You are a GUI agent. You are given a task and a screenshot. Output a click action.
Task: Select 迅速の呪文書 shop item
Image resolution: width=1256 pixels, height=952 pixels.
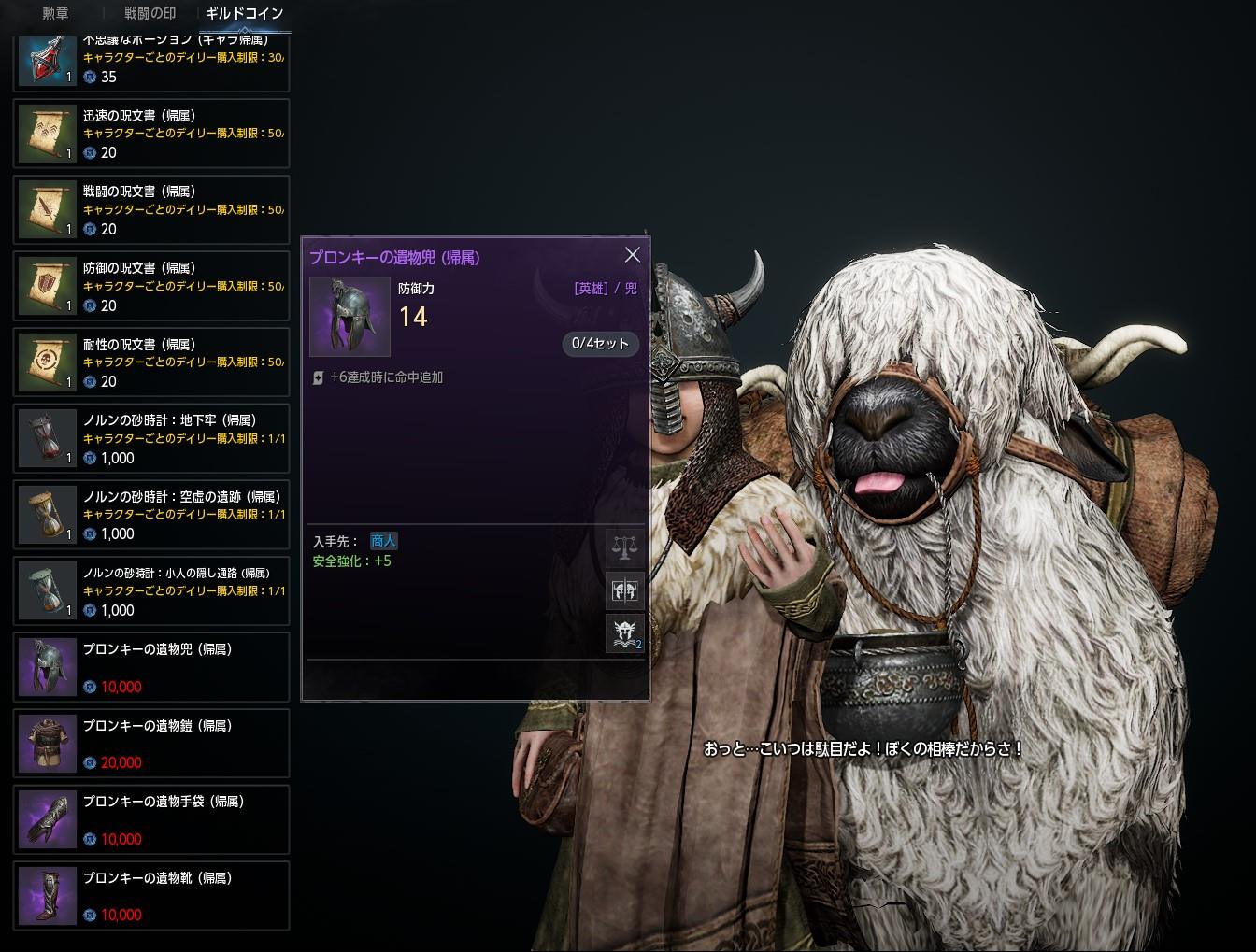point(151,134)
